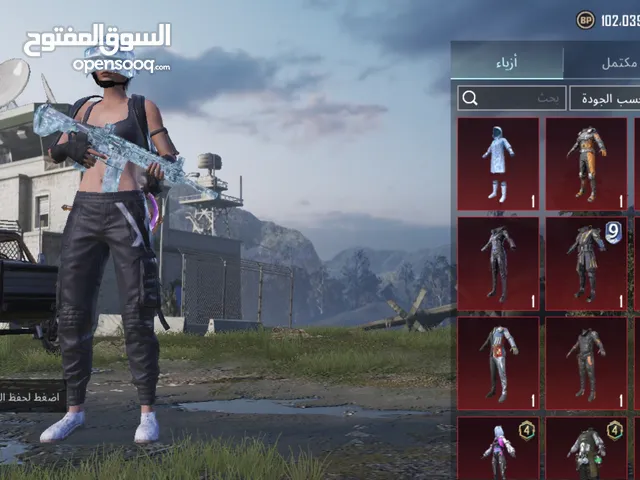Select the white hooded coat outfit
Image resolution: width=640 pixels, height=480 pixels.
click(x=498, y=164)
